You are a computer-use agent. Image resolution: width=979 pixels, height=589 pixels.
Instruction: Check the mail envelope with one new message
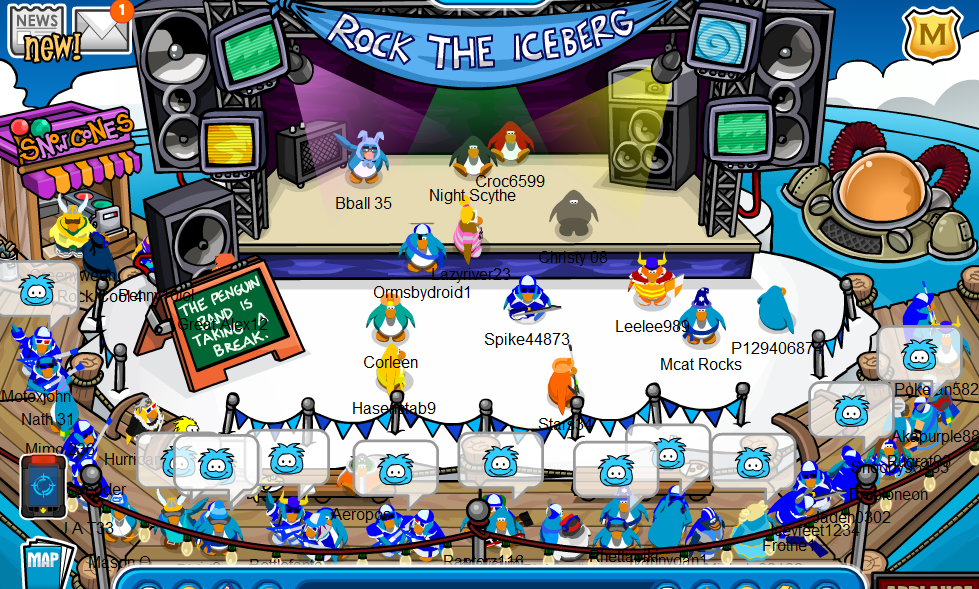tap(102, 30)
